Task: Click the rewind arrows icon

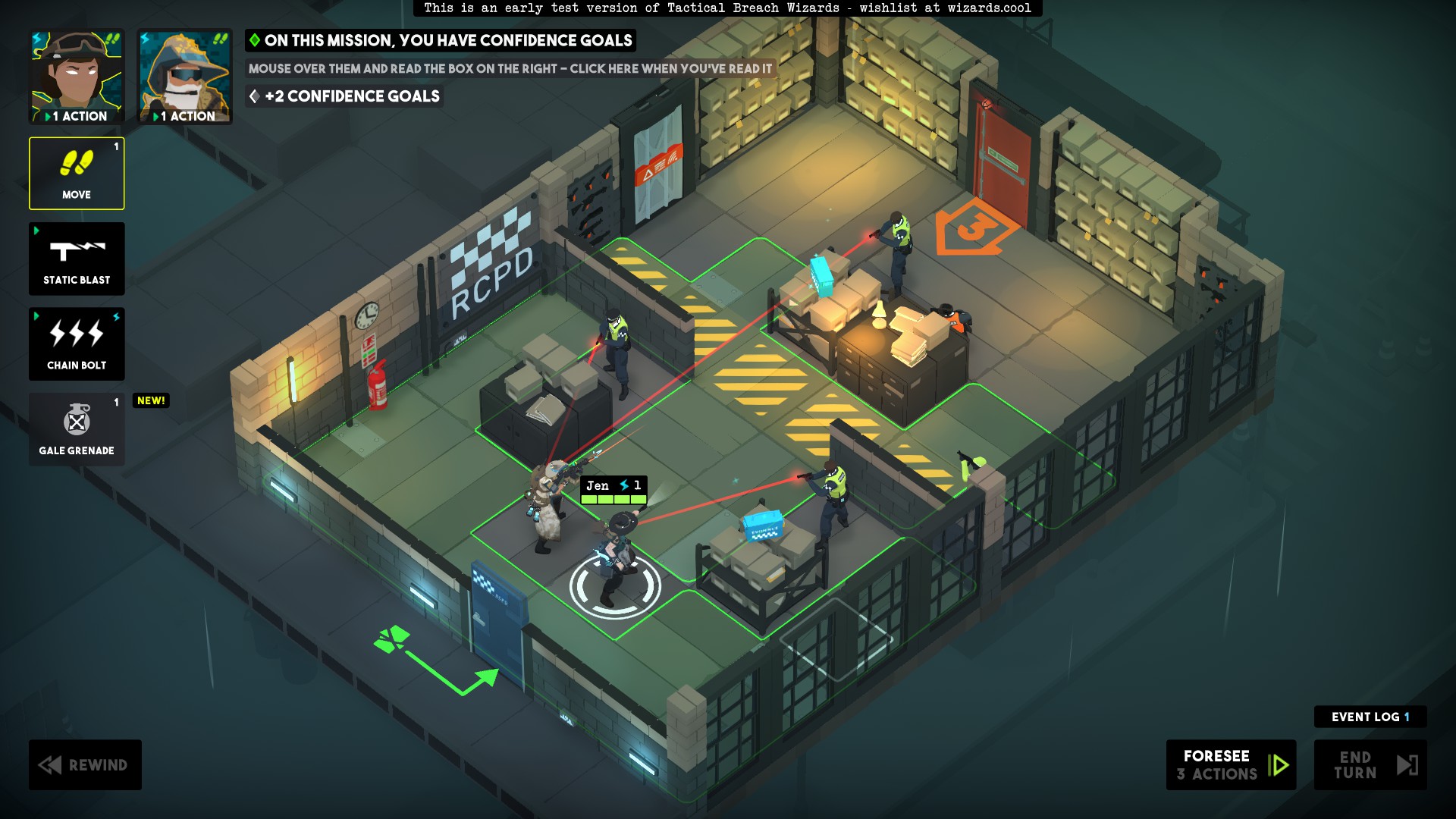Action: [50, 764]
